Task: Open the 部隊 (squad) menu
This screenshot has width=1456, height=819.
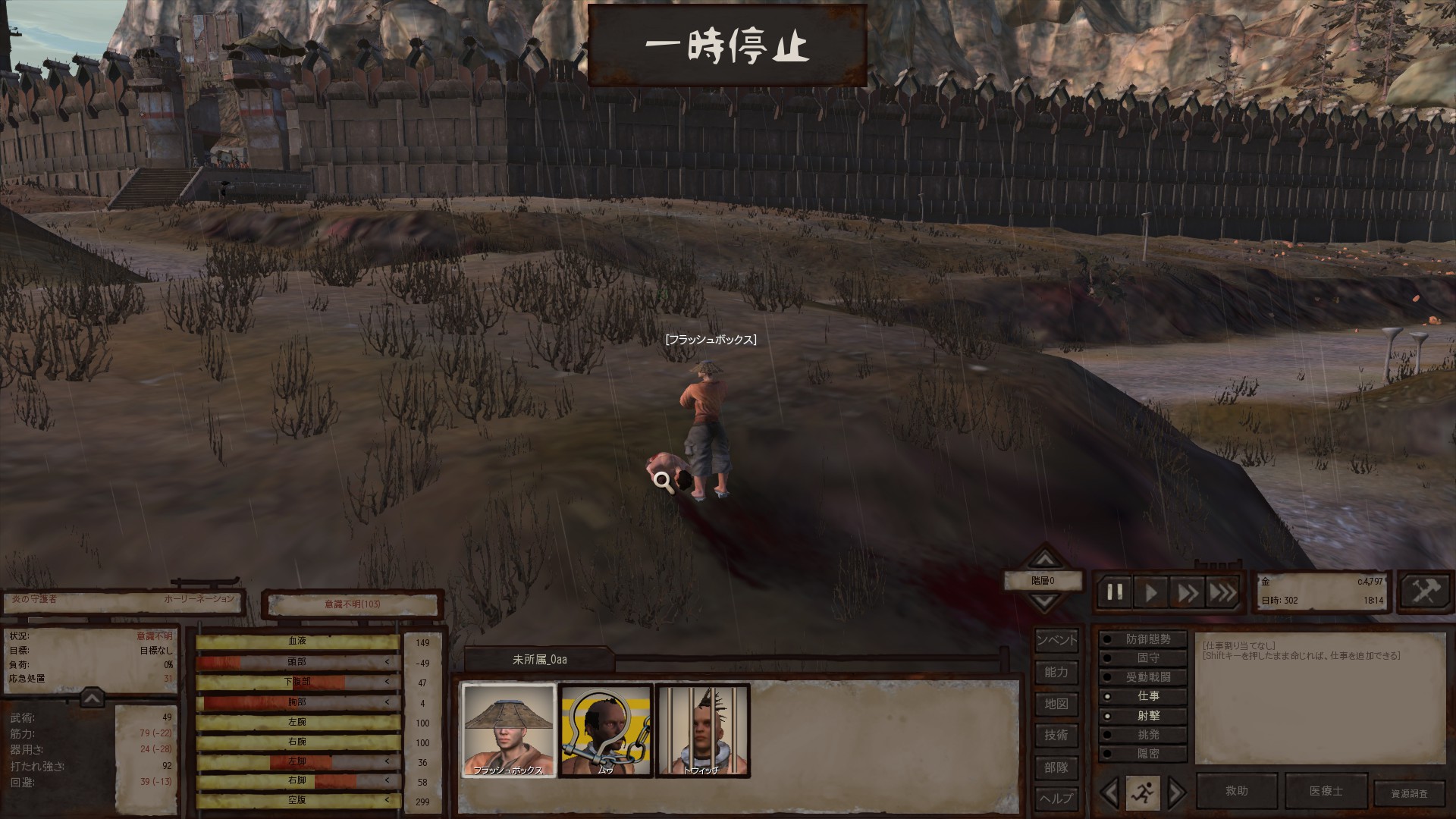Action: (1056, 767)
